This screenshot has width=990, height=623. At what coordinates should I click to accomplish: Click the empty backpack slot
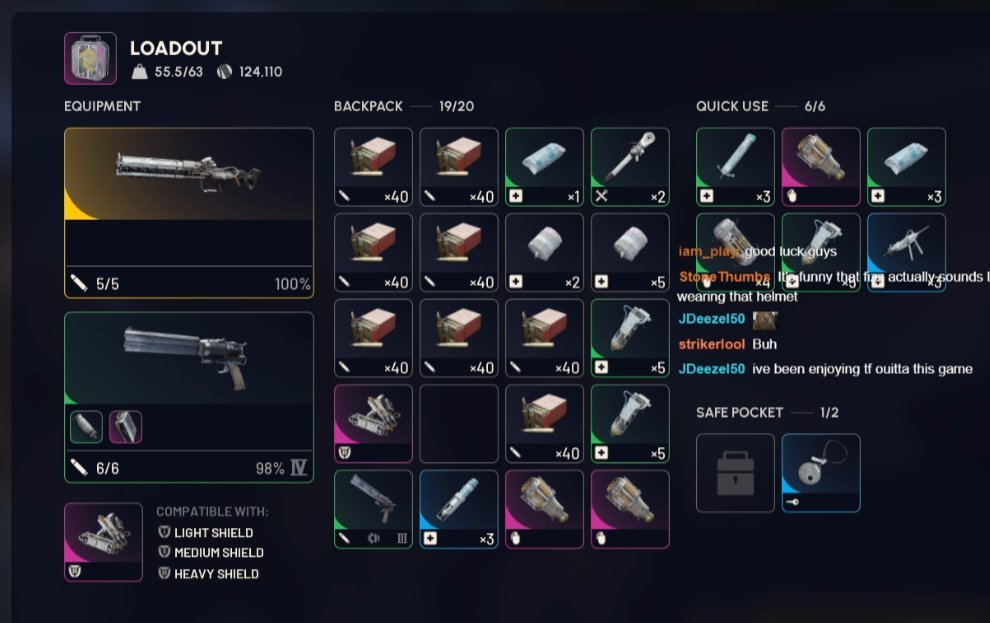tap(459, 424)
